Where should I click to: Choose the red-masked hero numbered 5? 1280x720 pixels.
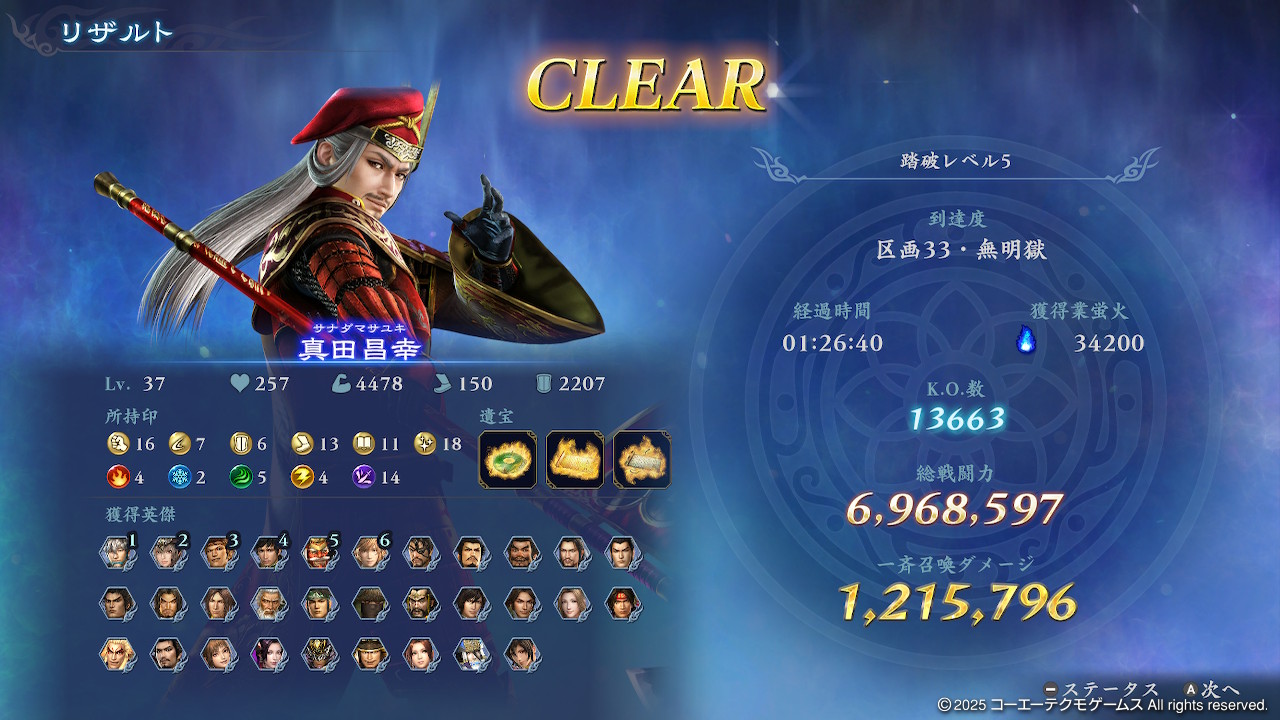pos(319,552)
